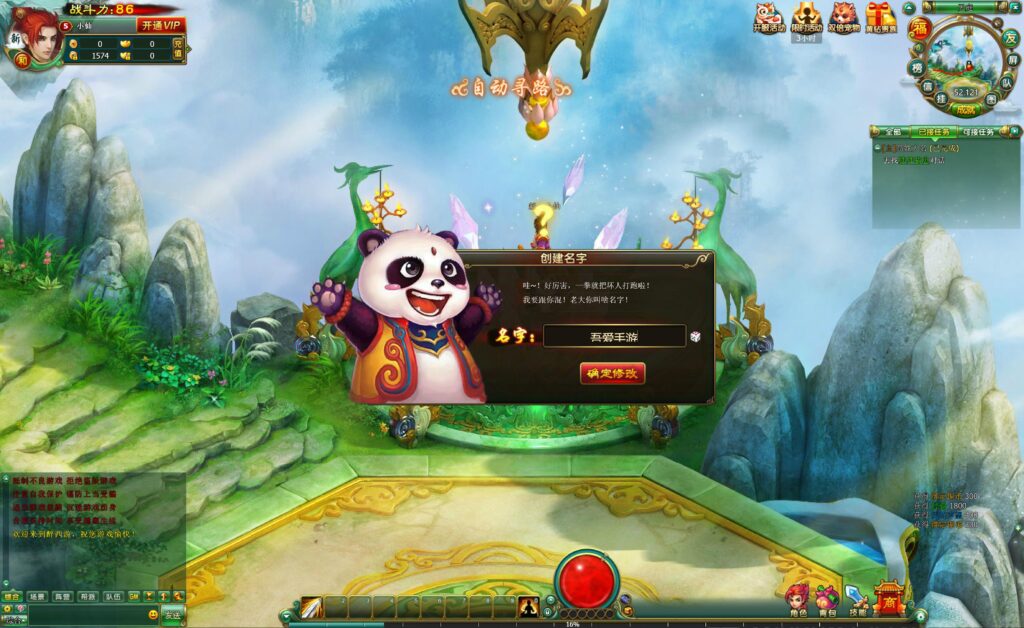1024x628 pixels.
Task: Open the 双倍宠物 pet icon
Action: click(x=843, y=17)
